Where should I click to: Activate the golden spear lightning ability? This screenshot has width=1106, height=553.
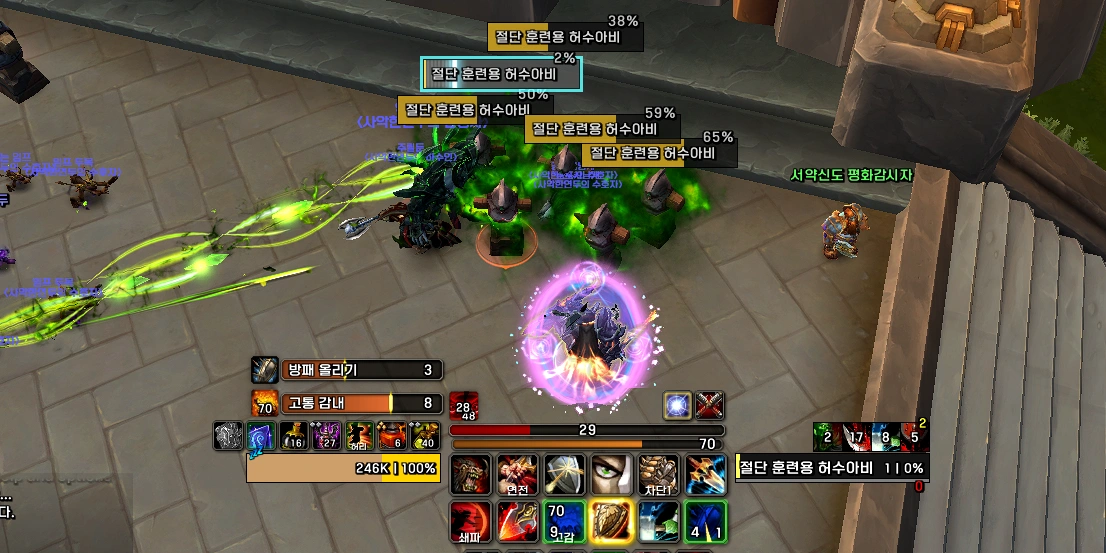705,474
